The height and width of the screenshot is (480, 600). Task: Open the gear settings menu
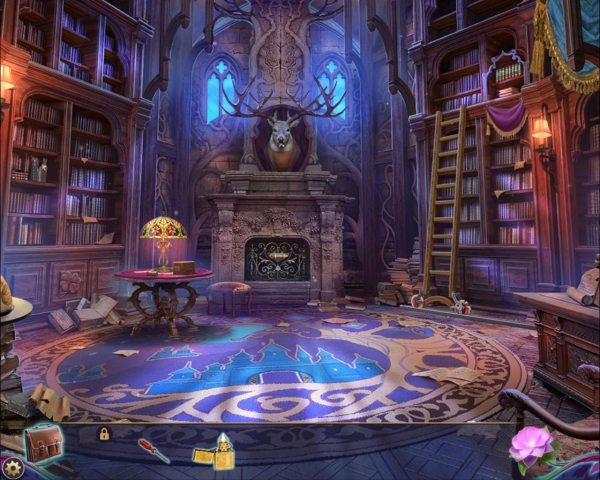[x=11, y=467]
